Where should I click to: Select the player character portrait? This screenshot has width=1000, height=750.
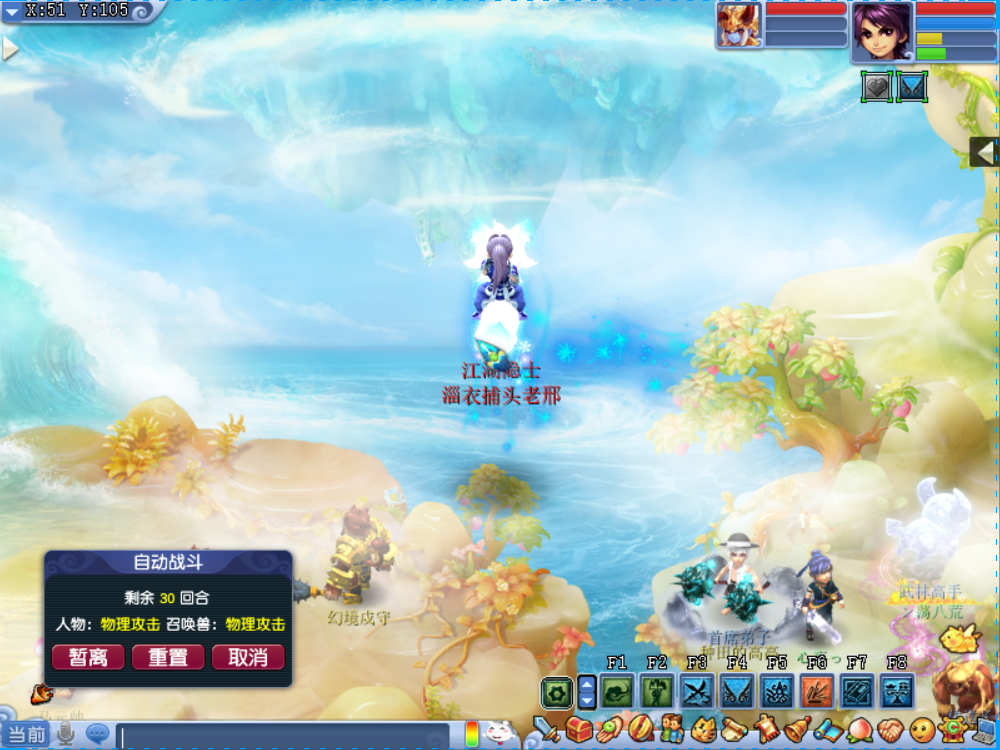pos(882,31)
